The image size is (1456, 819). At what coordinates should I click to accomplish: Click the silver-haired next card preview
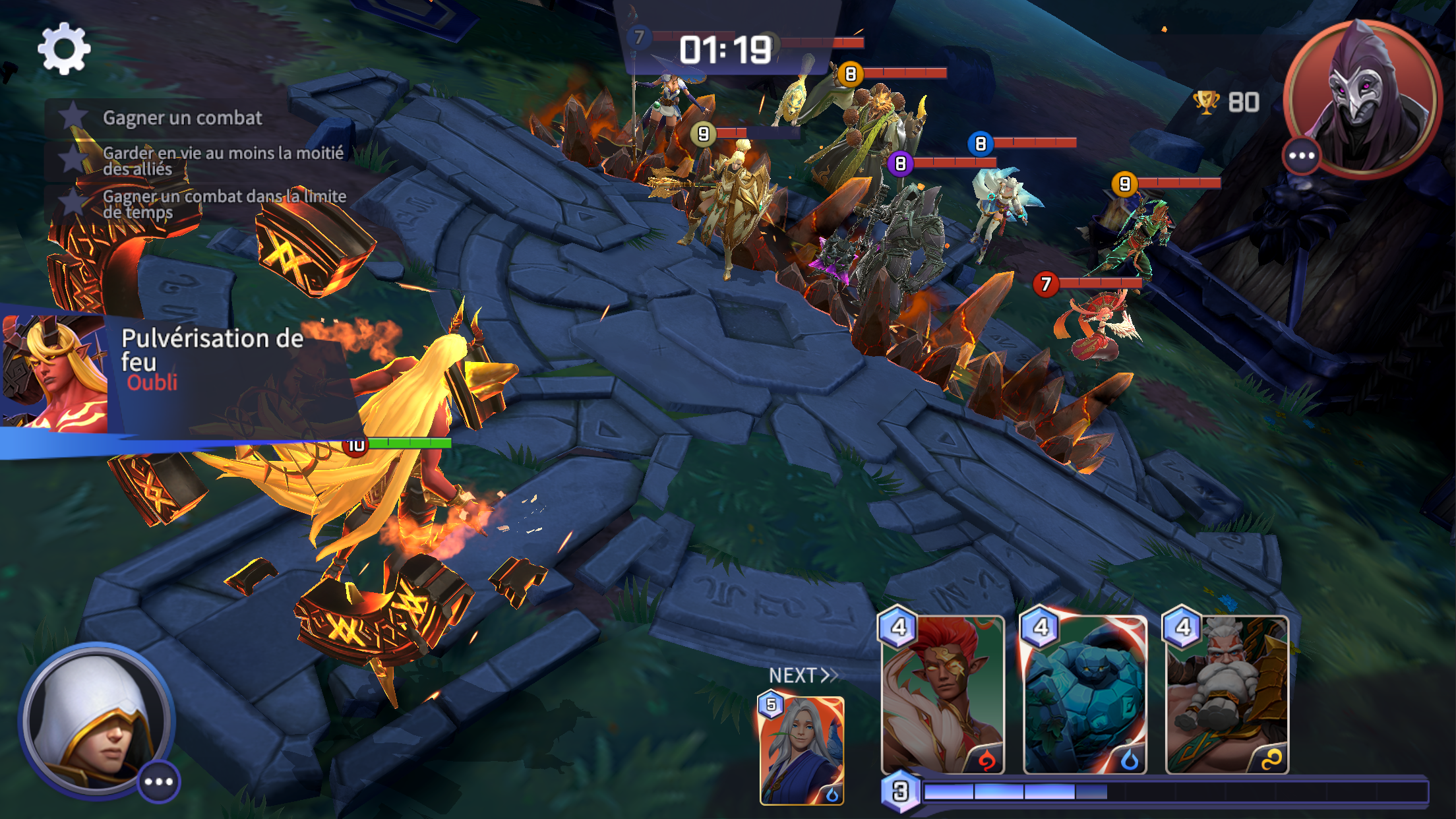(802, 750)
